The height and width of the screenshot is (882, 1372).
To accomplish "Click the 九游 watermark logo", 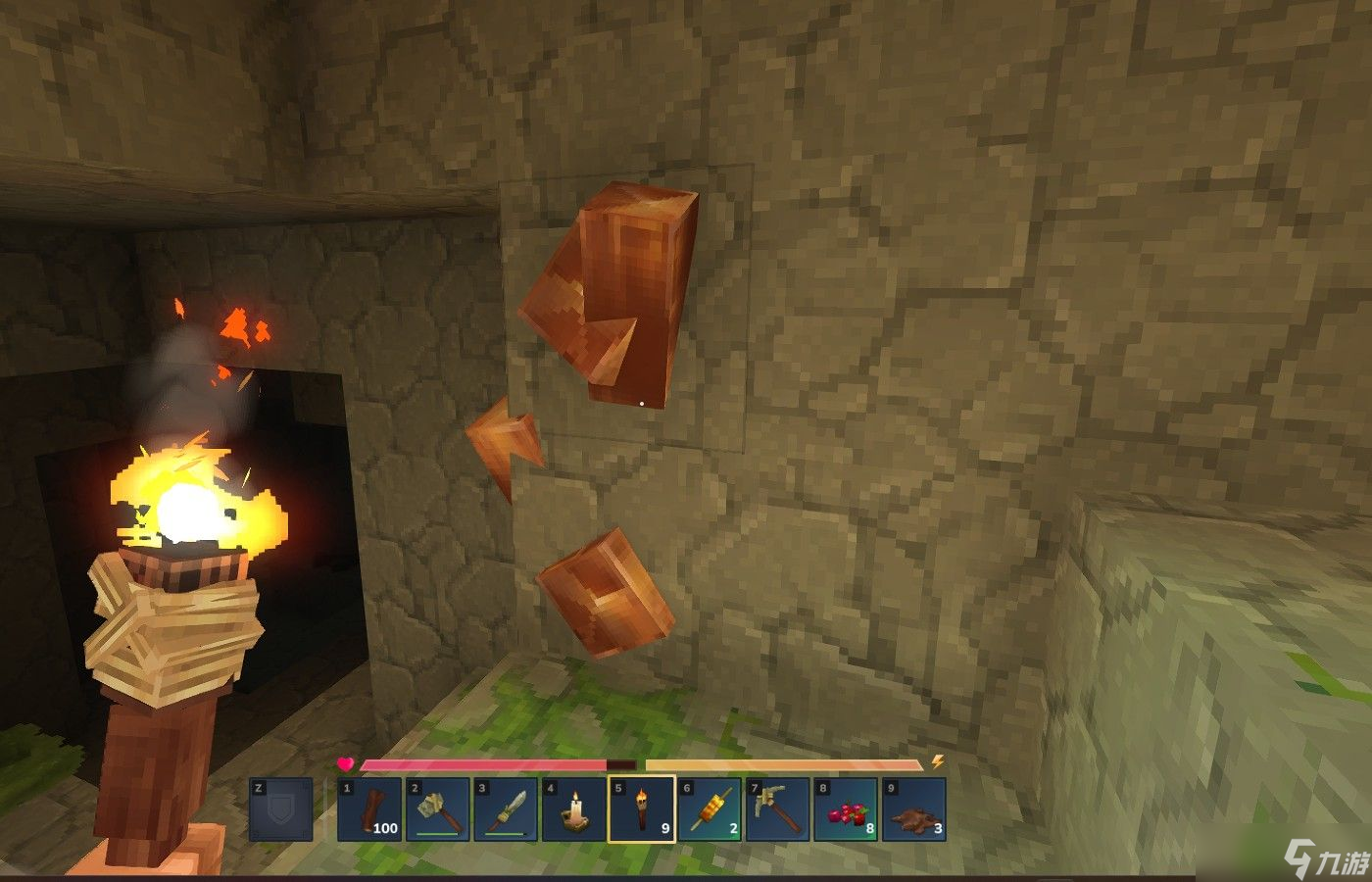I will click(1322, 859).
